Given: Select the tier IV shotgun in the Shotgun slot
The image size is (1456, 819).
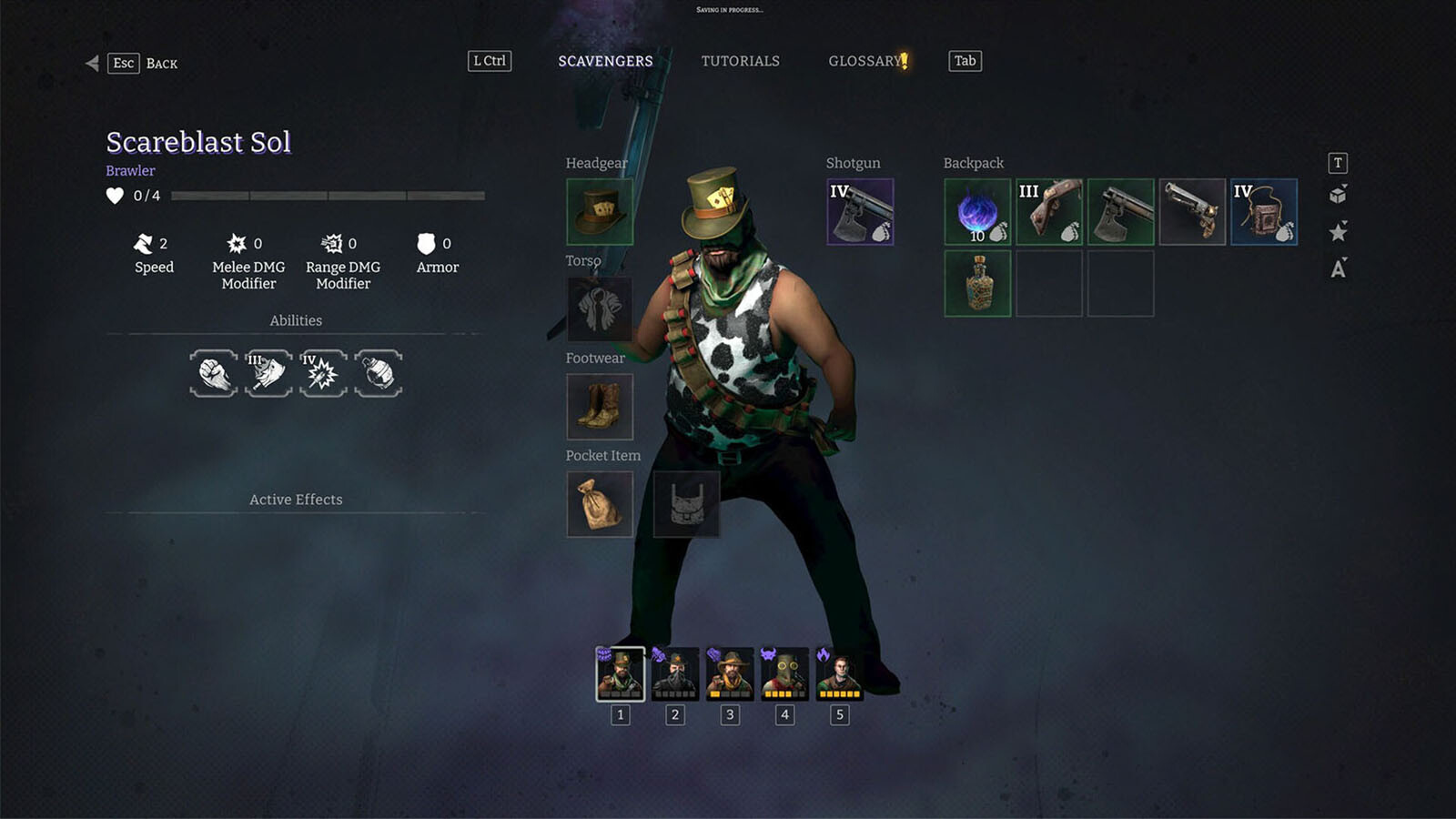Looking at the screenshot, I should [859, 211].
